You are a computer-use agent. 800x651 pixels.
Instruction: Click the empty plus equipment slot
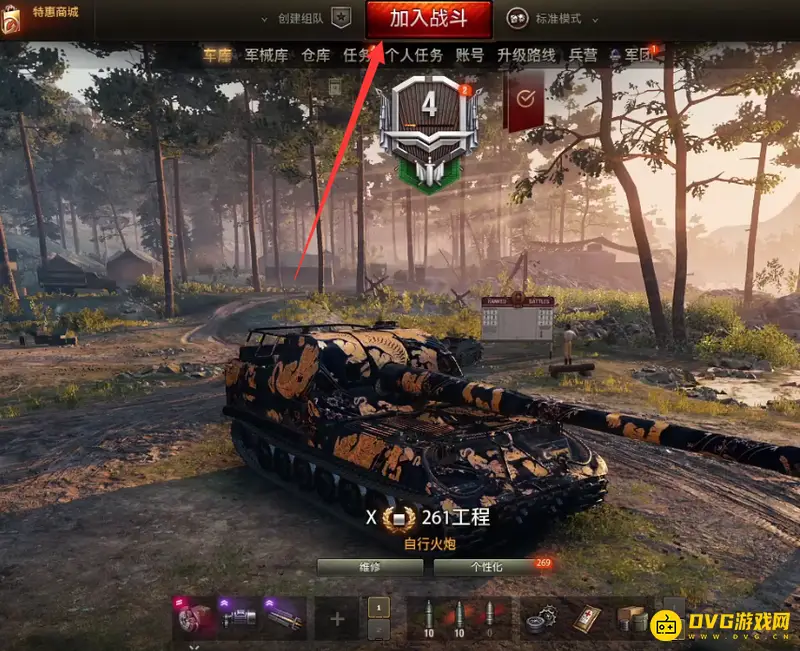pyautogui.click(x=337, y=618)
